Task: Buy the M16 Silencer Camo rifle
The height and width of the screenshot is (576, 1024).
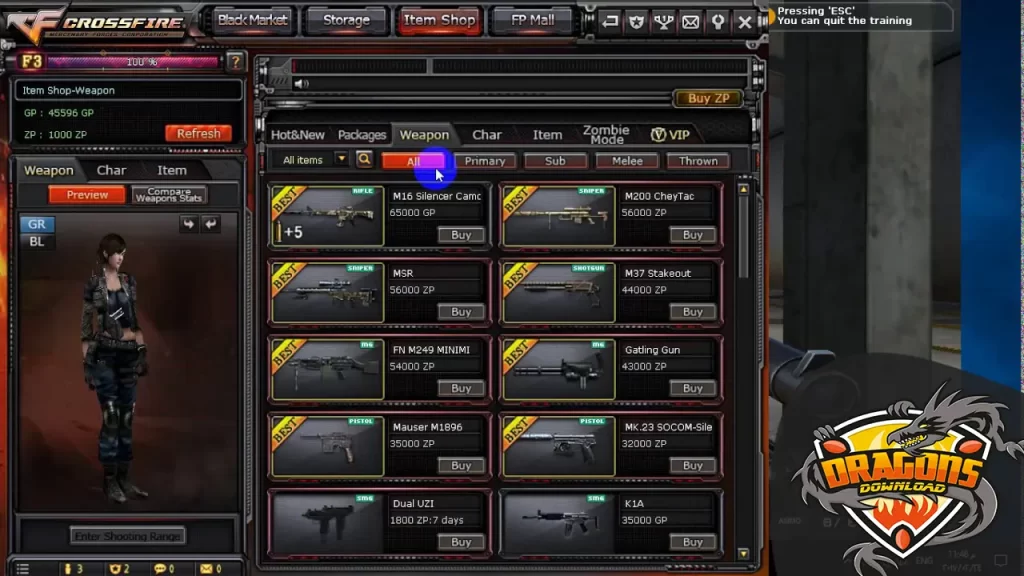Action: [x=461, y=235]
